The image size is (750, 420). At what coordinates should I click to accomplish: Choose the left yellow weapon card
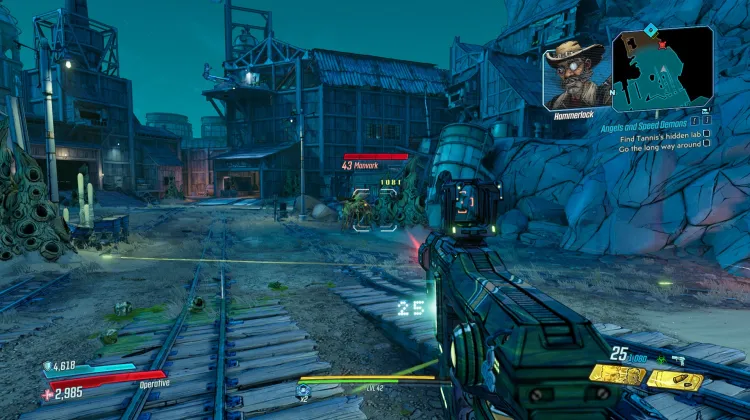point(615,374)
